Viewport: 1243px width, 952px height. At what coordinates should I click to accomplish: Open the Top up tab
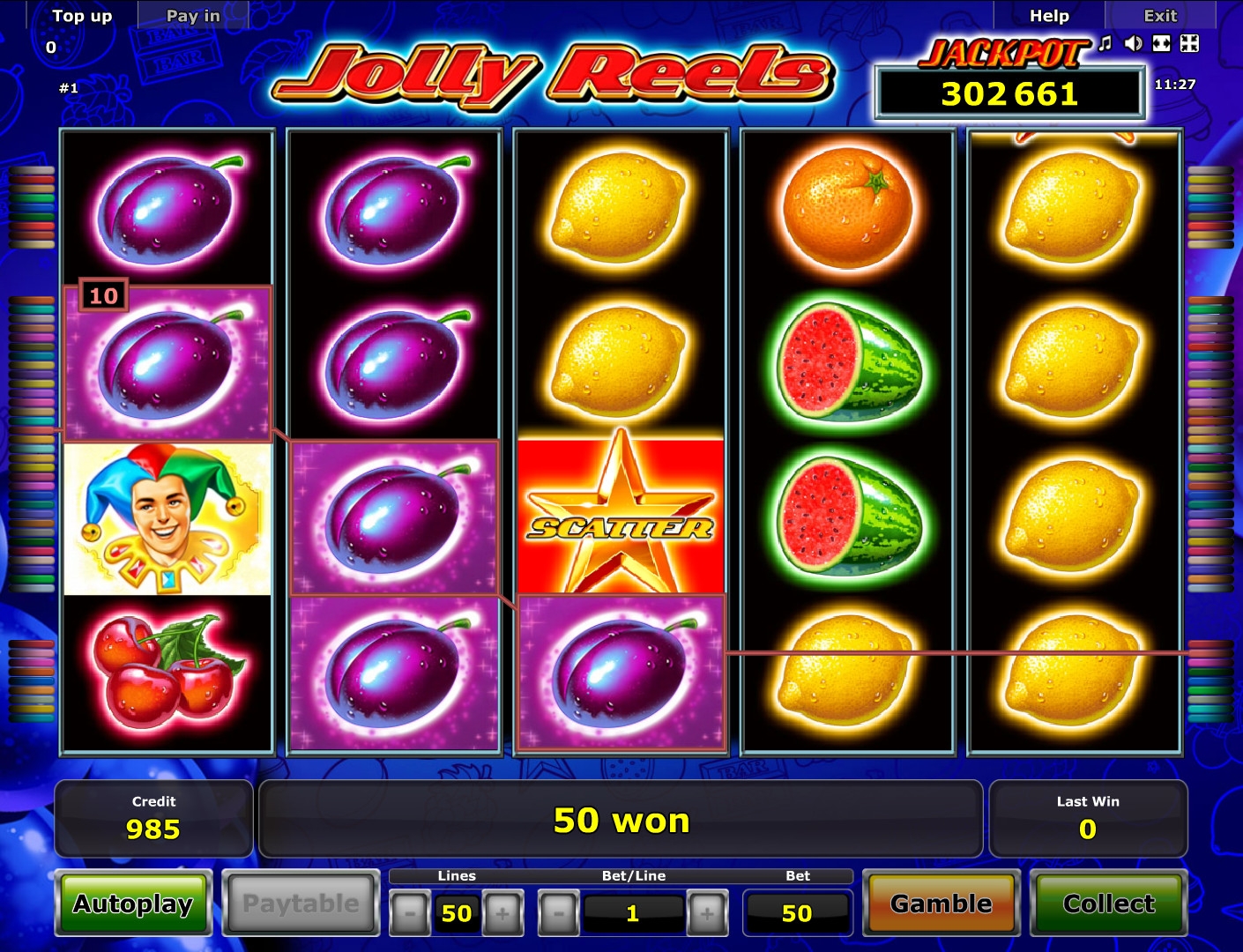pos(82,16)
